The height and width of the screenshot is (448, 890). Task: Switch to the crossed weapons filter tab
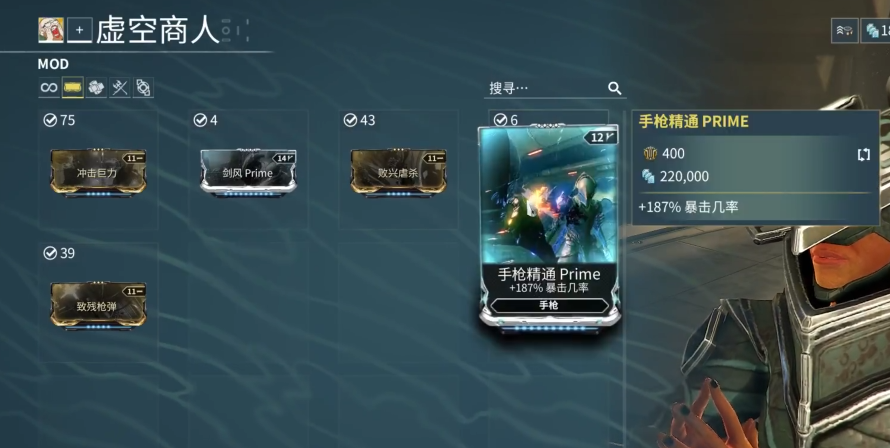click(120, 88)
